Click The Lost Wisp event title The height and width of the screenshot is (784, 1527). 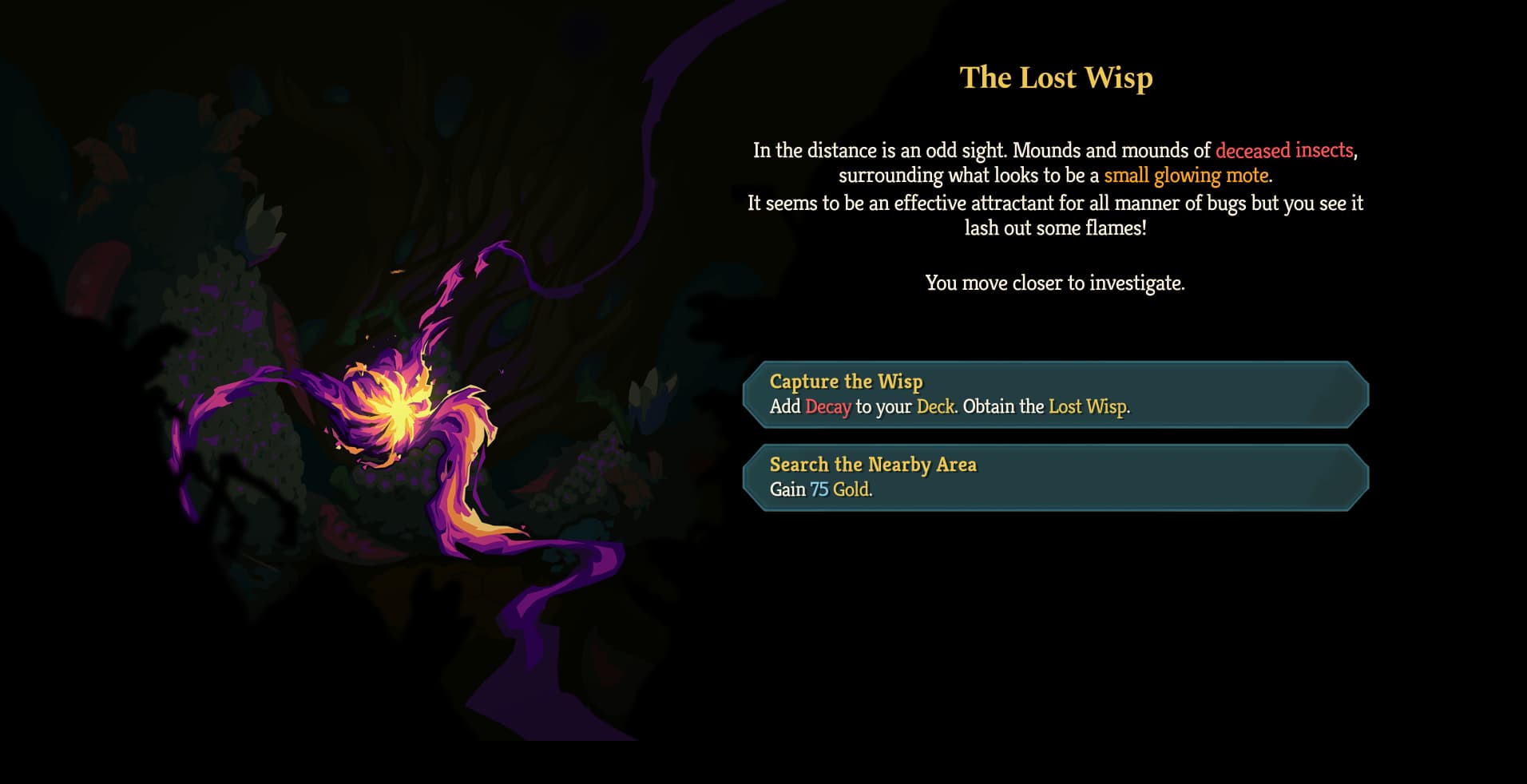point(1056,77)
